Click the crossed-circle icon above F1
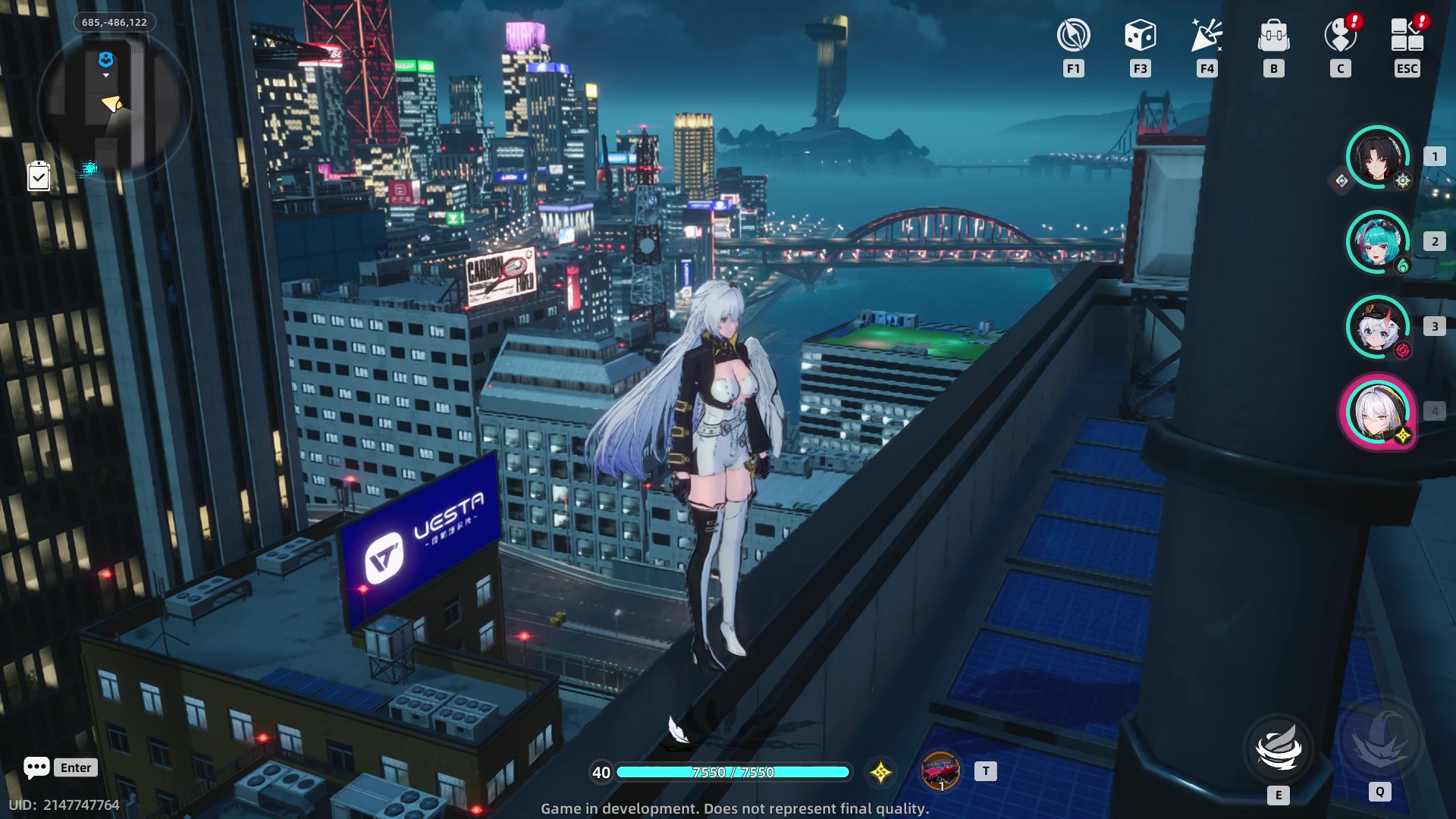 [x=1073, y=36]
